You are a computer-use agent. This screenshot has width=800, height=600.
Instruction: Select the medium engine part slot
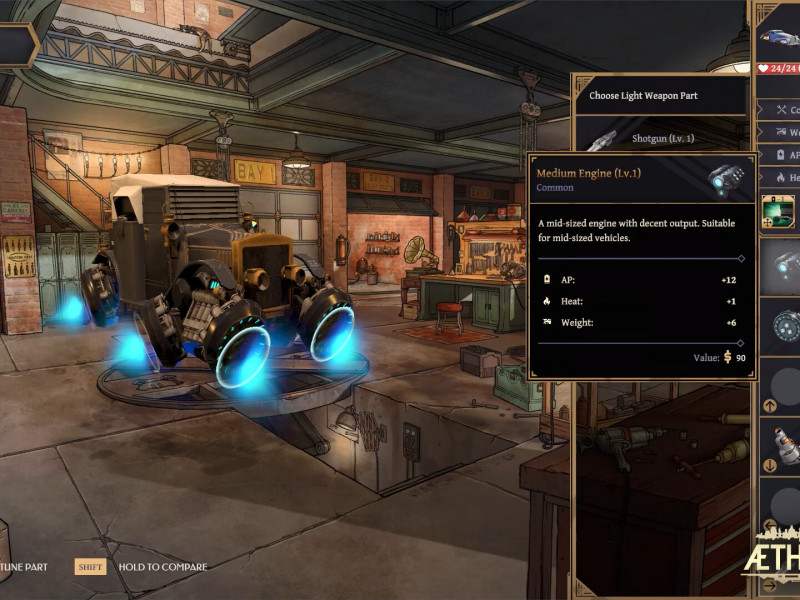(782, 265)
